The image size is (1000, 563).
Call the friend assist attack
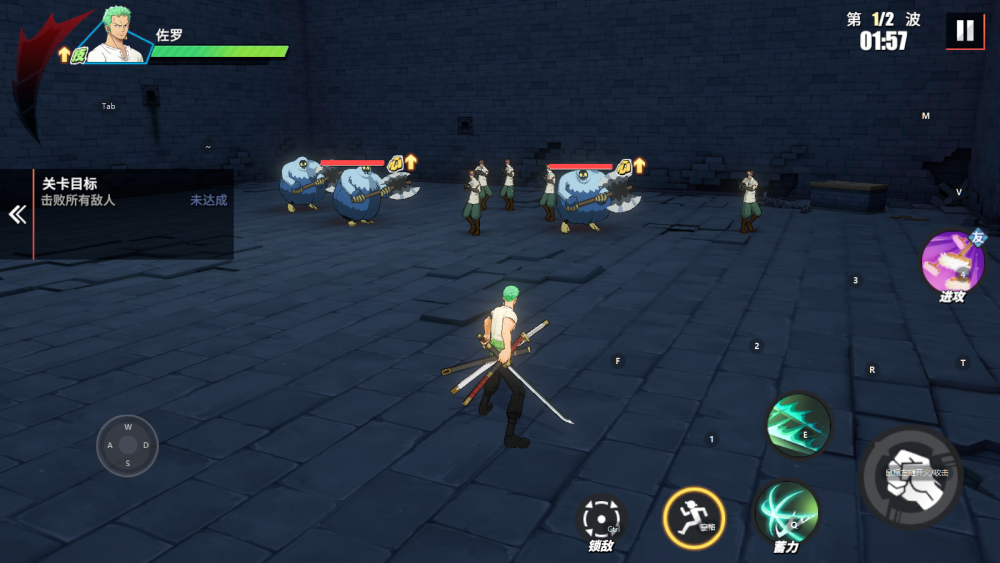pos(951,263)
